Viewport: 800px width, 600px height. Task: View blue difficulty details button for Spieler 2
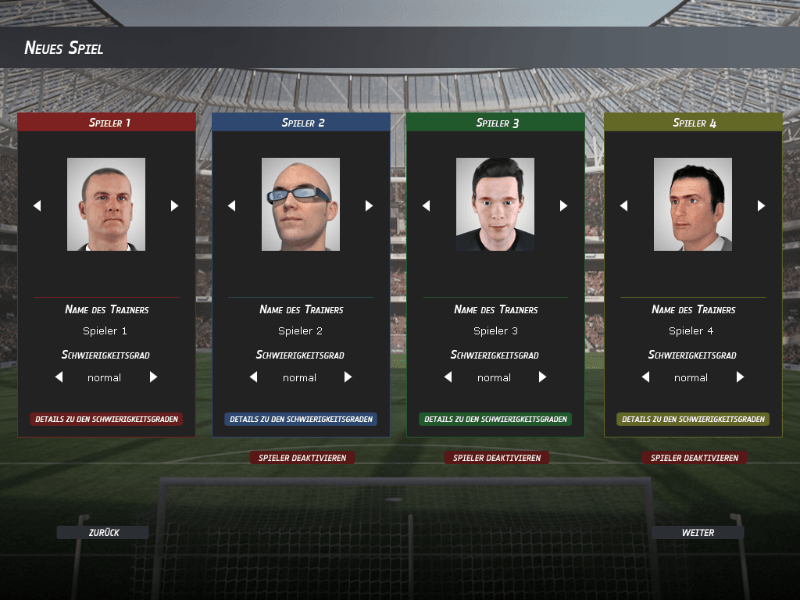[300, 419]
